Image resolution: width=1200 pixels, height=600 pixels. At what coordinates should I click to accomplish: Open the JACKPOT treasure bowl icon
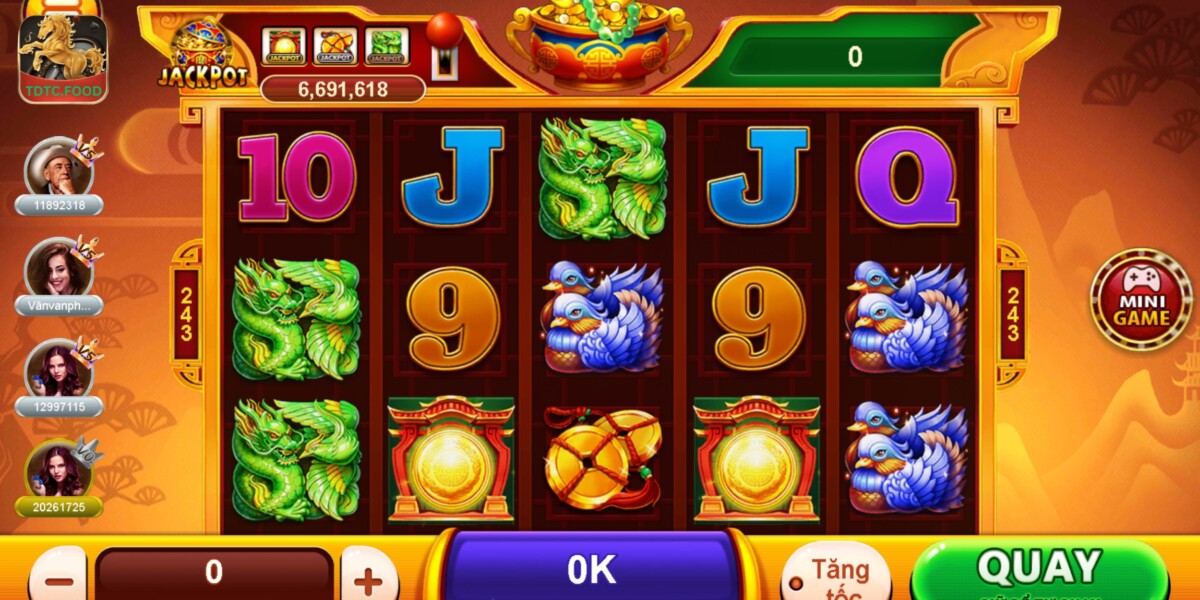202,55
